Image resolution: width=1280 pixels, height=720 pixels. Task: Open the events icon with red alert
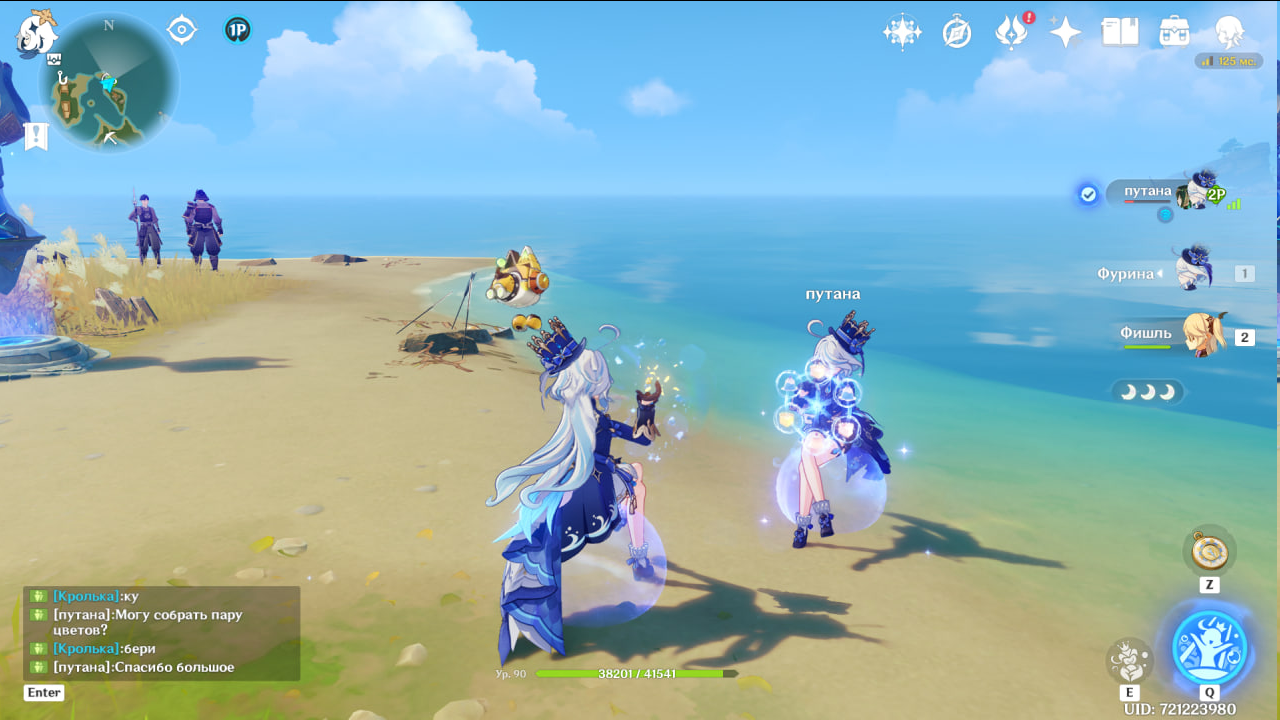tap(1012, 32)
